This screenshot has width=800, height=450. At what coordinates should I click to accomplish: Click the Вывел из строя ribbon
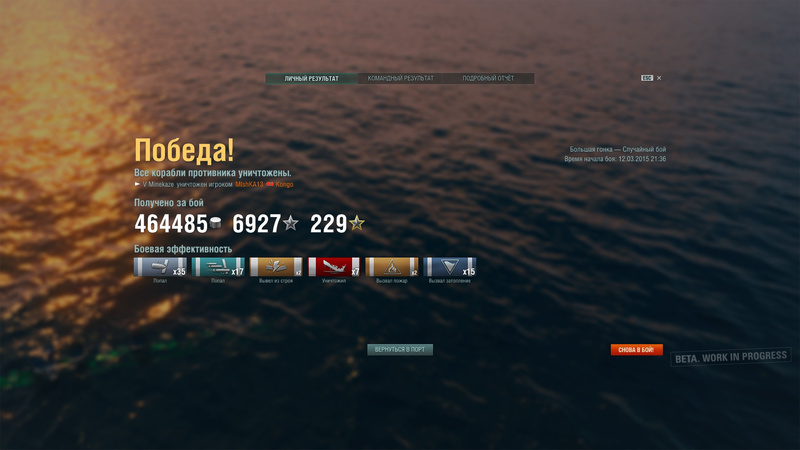pyautogui.click(x=276, y=267)
